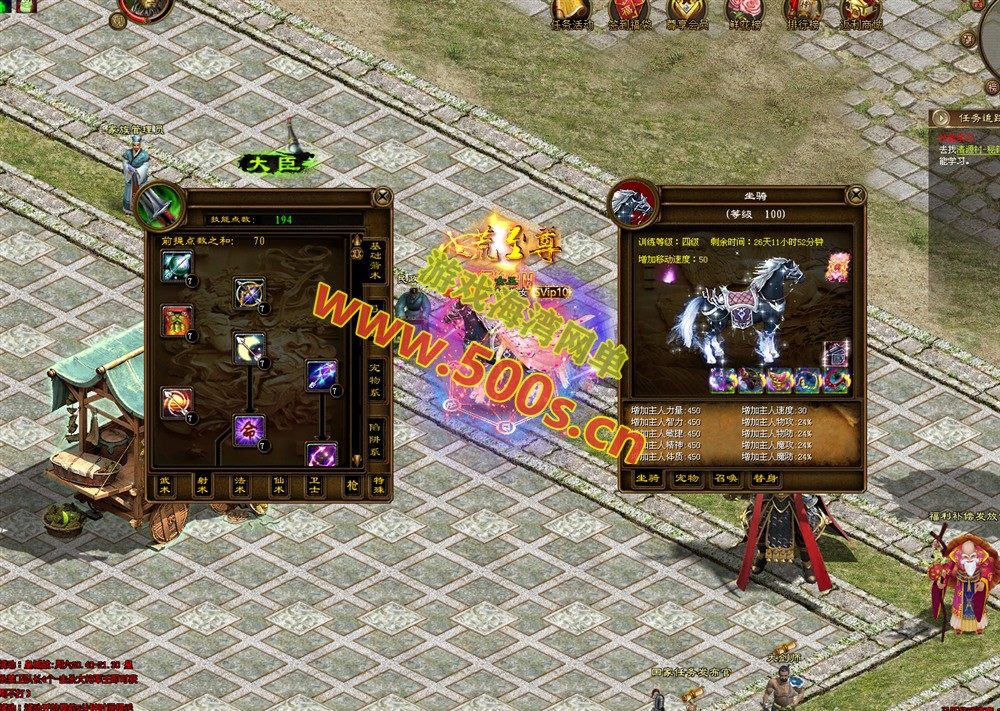Open the 鲜花榜 rose icon
Viewport: 1000px width, 711px height.
tap(744, 12)
